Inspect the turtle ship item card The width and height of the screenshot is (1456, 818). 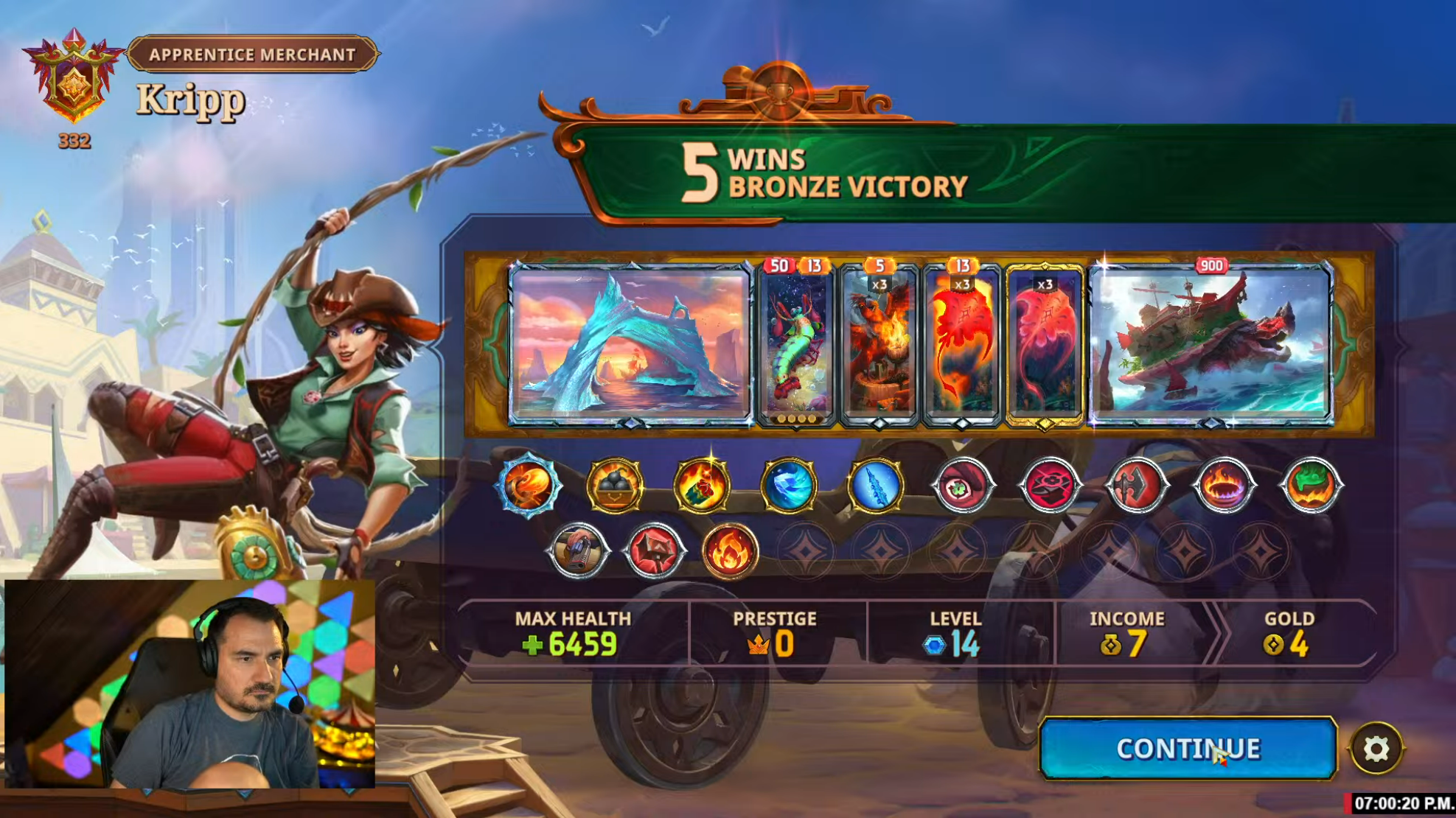click(x=1211, y=343)
